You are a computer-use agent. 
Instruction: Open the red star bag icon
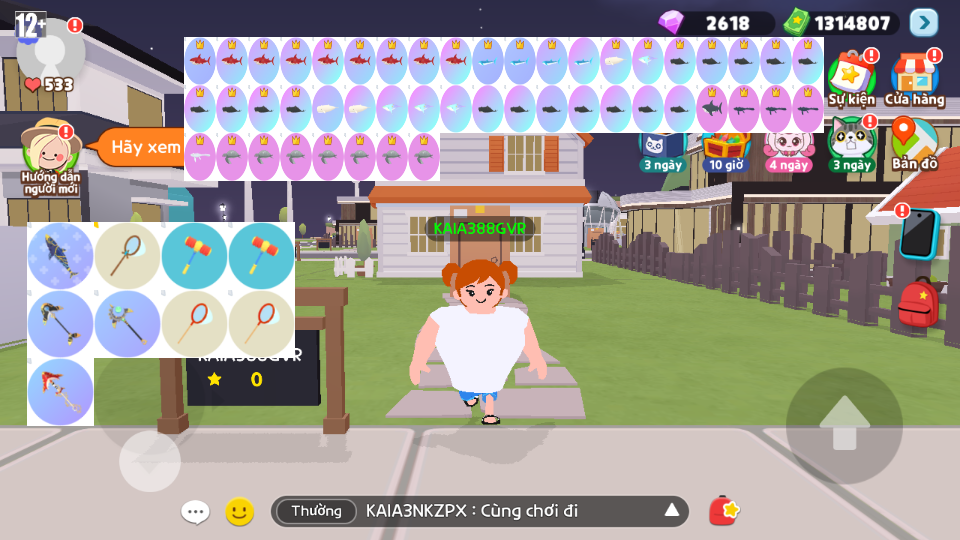[723, 511]
